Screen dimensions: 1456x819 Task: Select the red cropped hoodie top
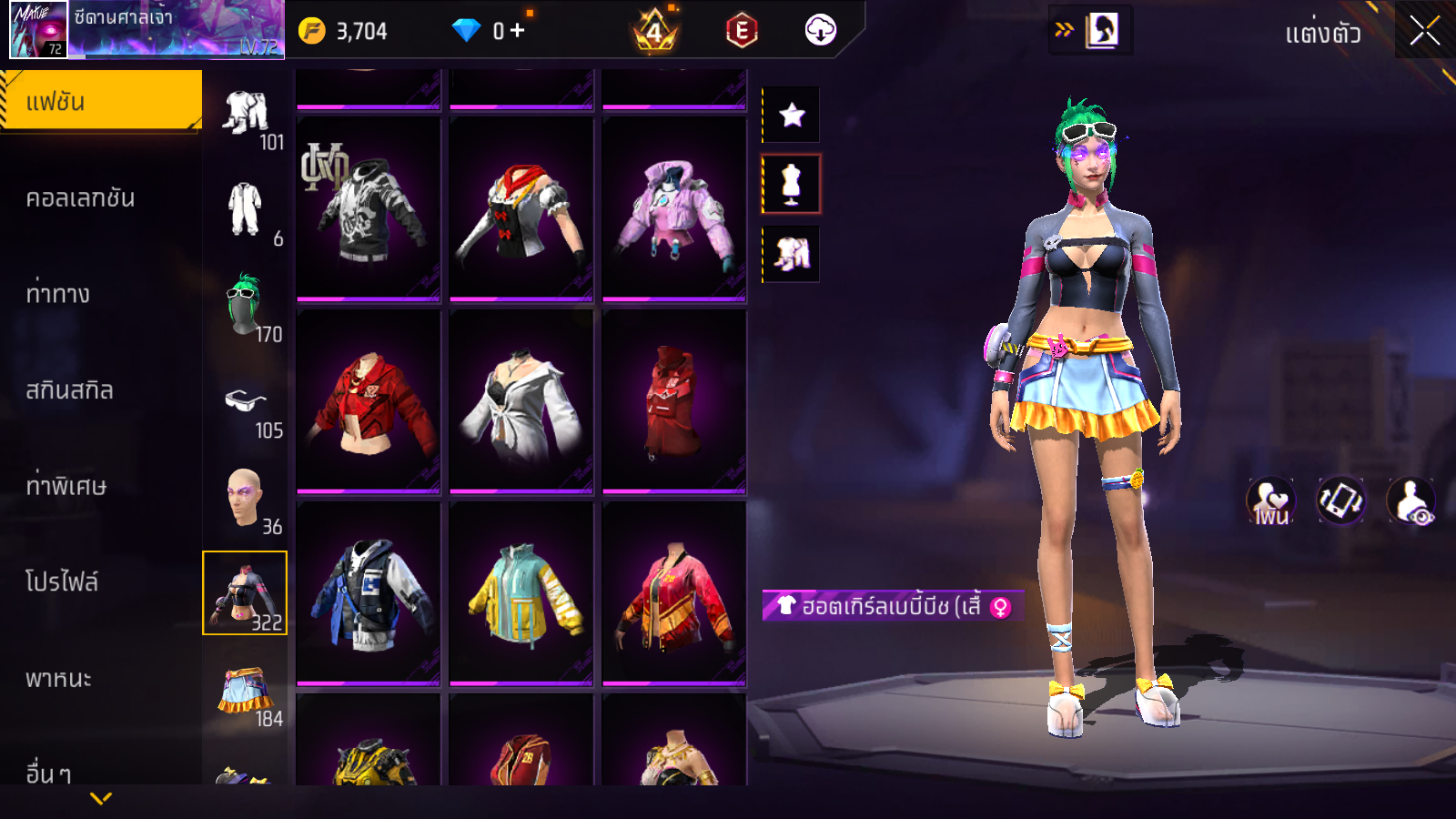(x=369, y=402)
